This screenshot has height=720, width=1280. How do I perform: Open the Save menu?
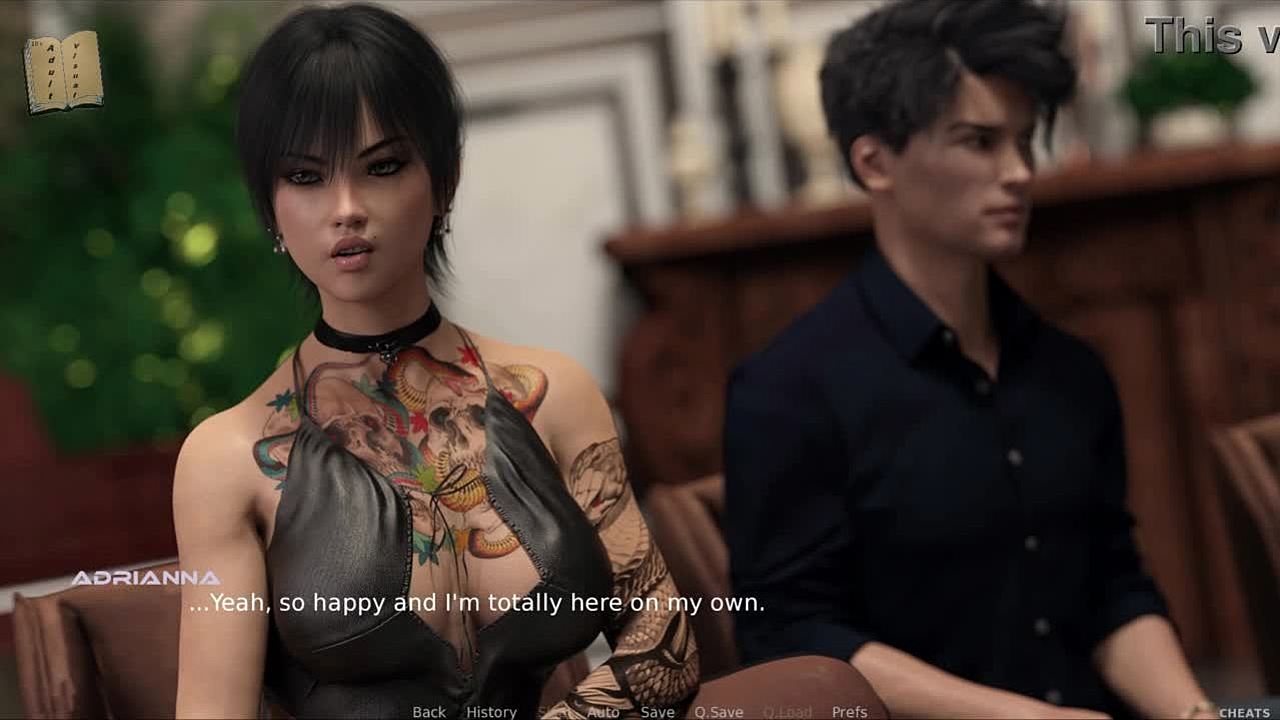pos(657,712)
